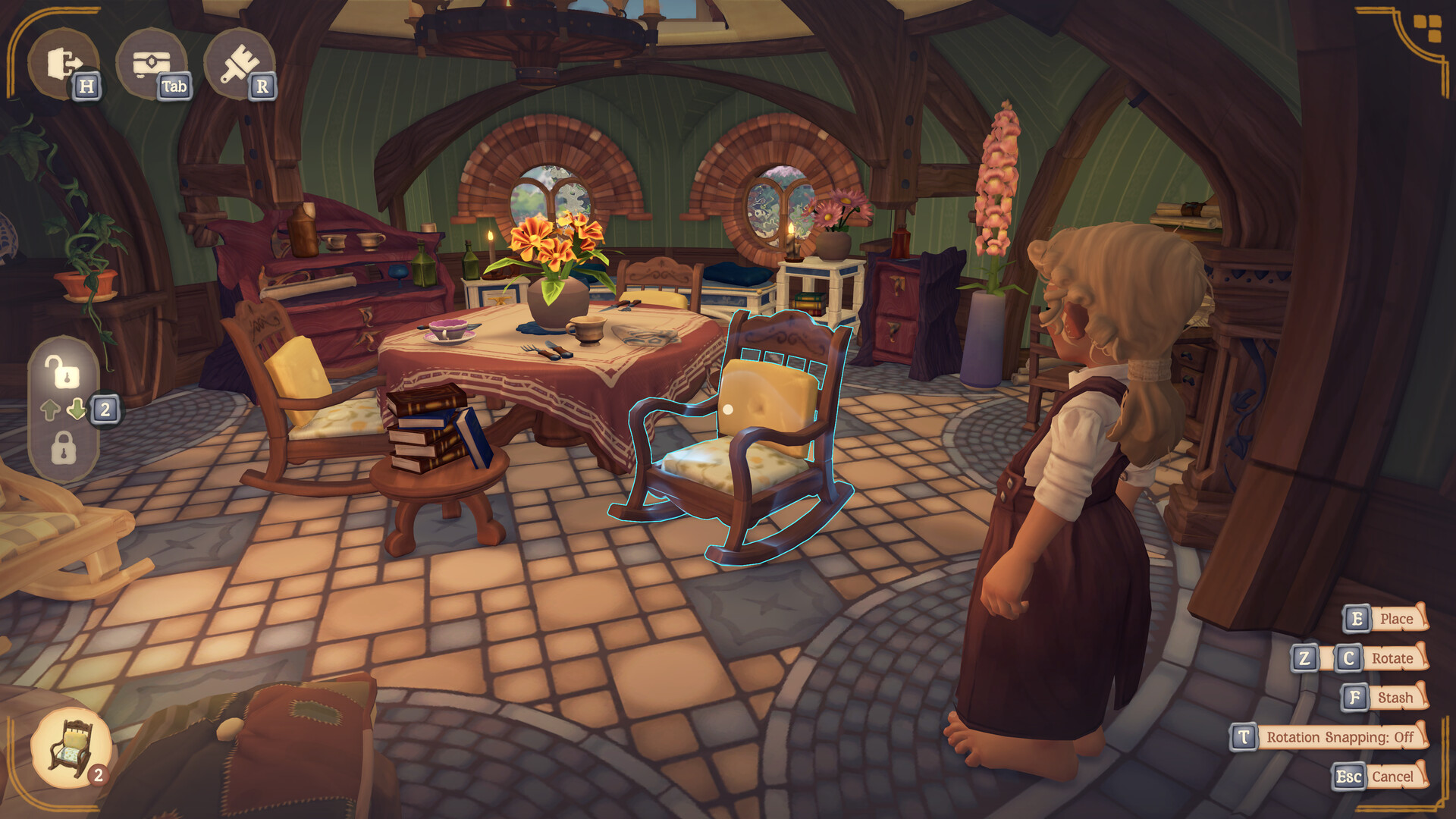Click the 2 count on the chair thumbnail

[x=98, y=774]
